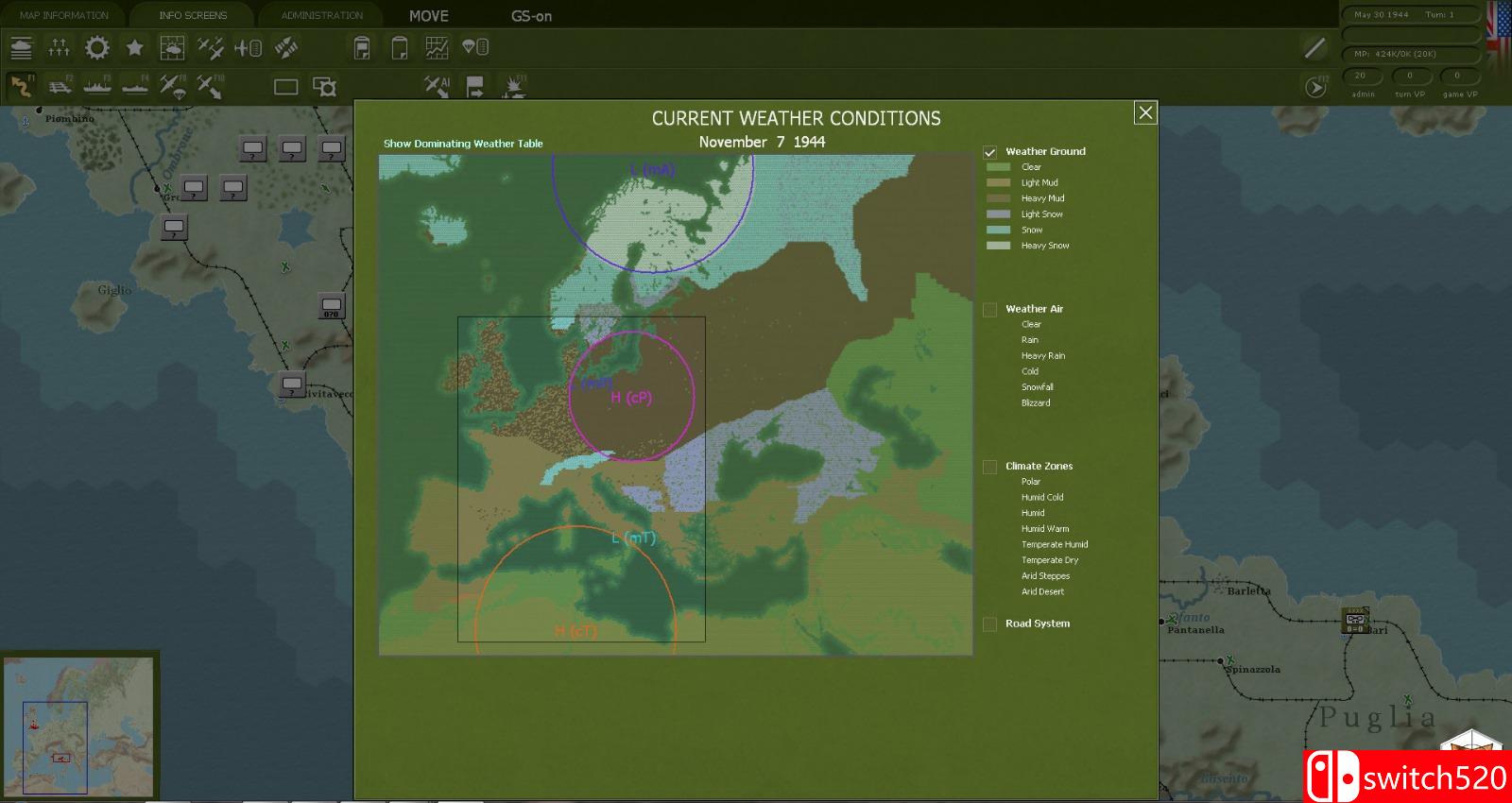
Task: Open the ADMINISTRATION tab
Action: [x=321, y=14]
